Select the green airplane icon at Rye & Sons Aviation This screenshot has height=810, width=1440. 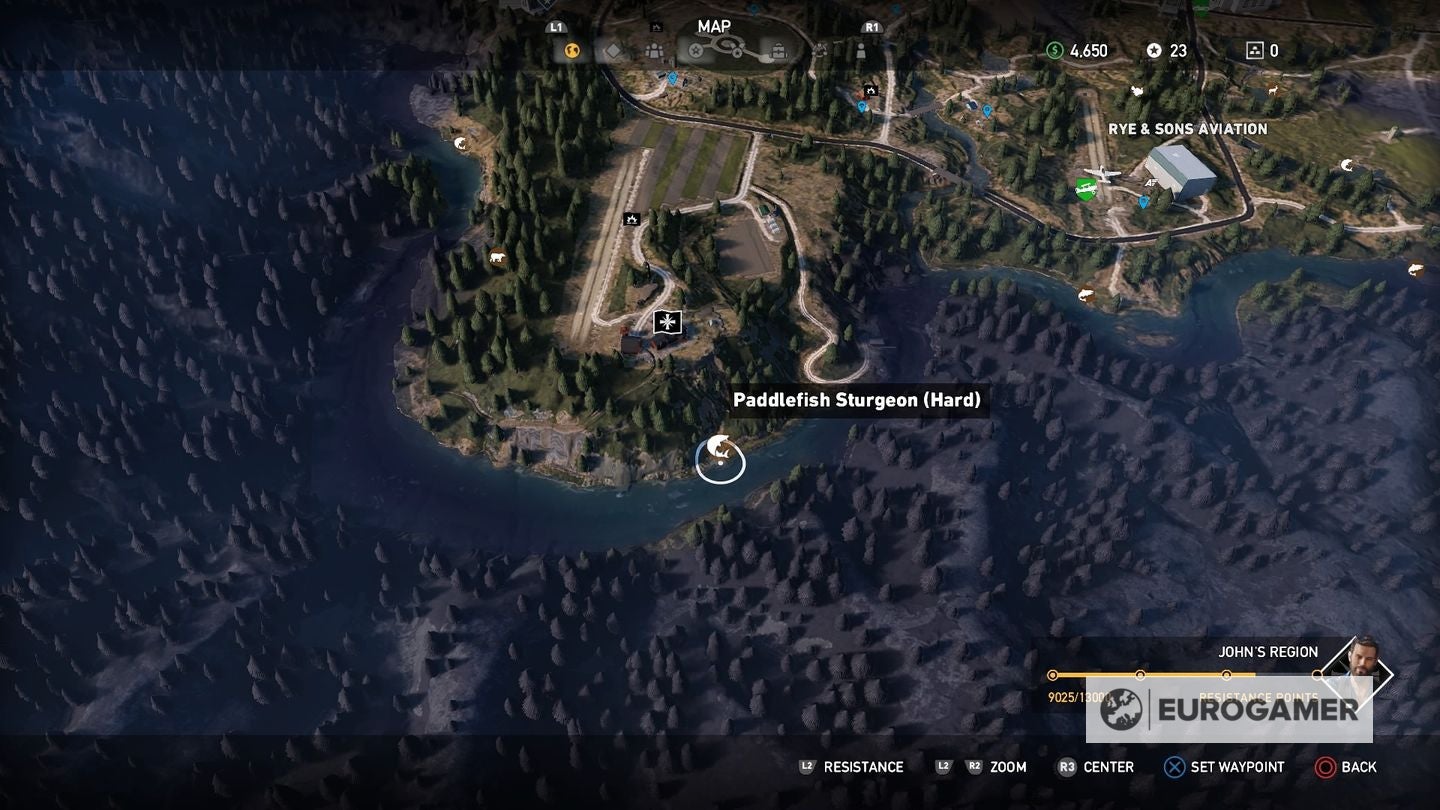coord(1086,187)
